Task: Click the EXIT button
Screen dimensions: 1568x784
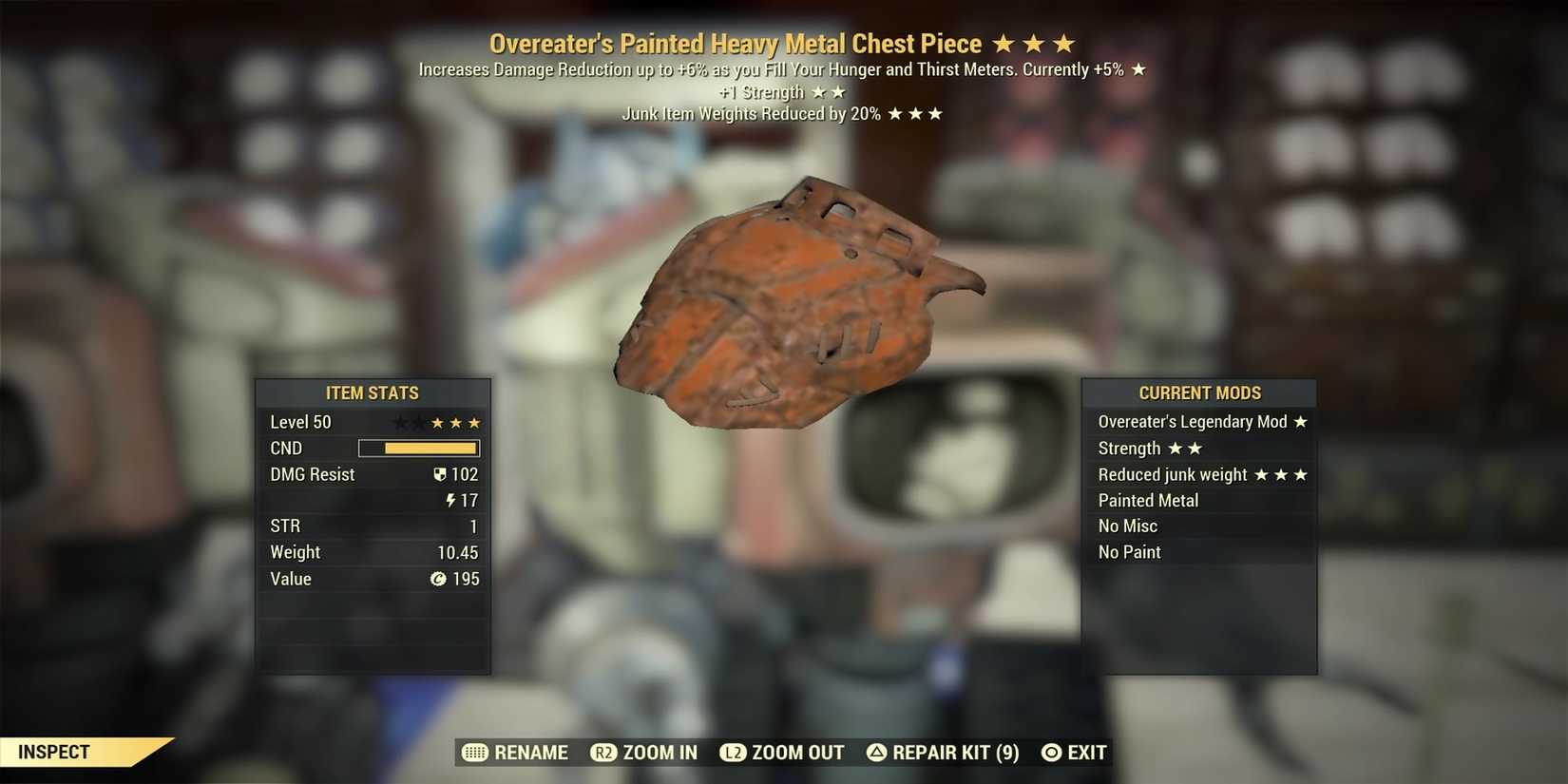Action: pos(1086,753)
